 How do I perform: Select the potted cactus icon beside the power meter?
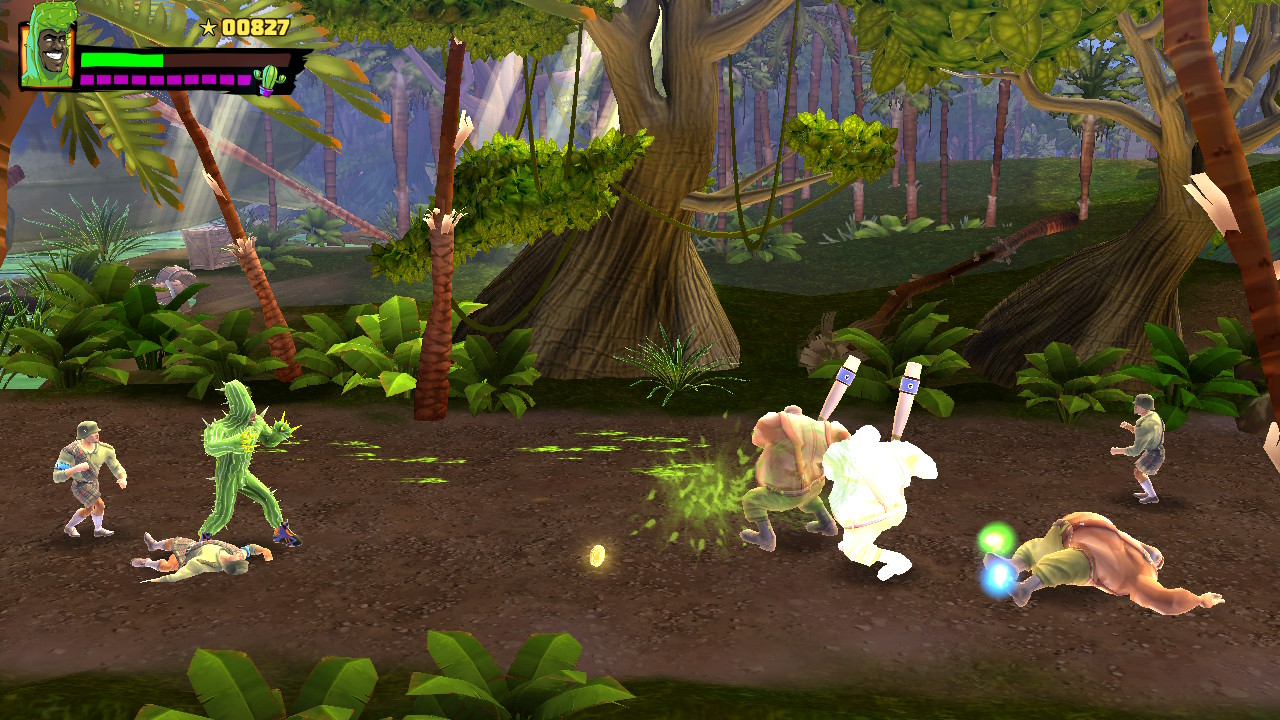[269, 79]
